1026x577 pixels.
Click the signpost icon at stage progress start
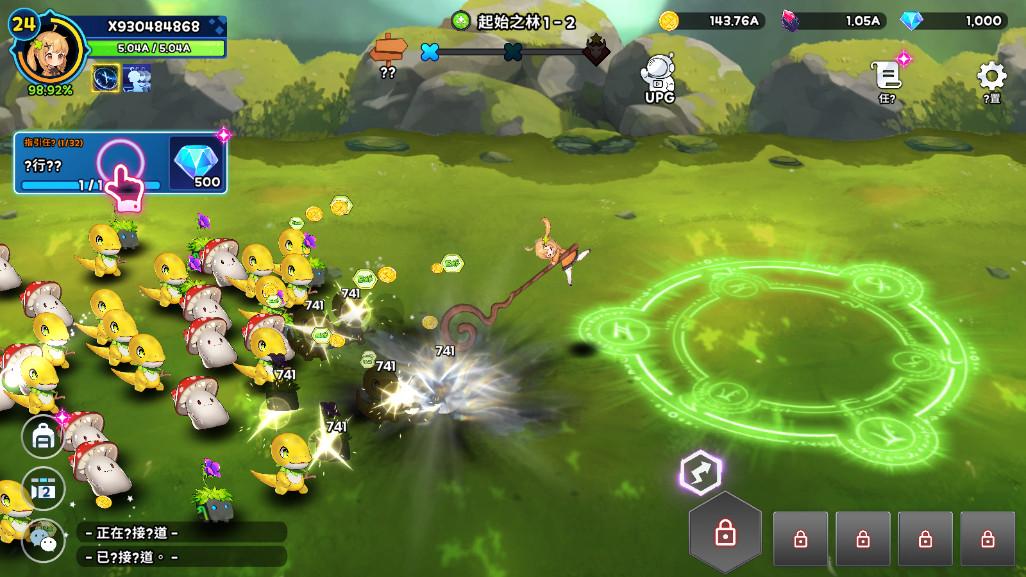pyautogui.click(x=389, y=49)
